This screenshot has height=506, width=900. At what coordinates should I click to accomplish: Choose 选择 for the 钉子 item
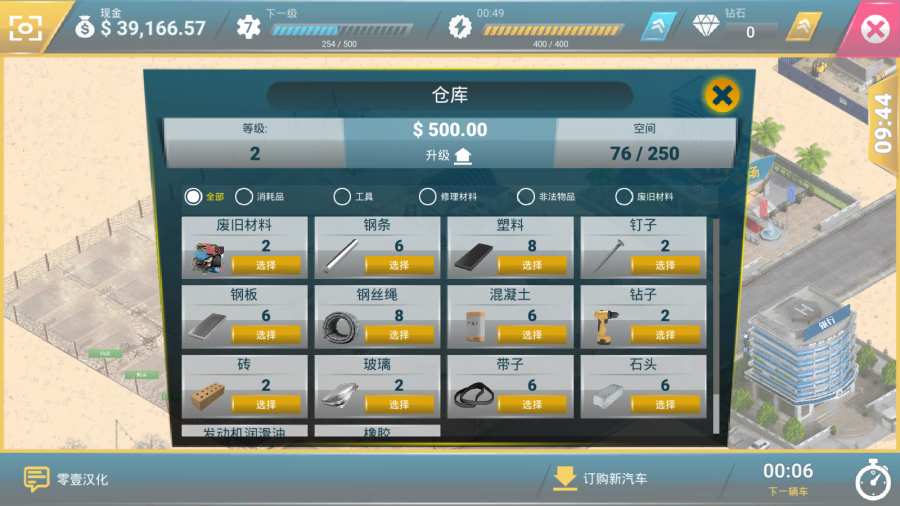click(x=665, y=265)
